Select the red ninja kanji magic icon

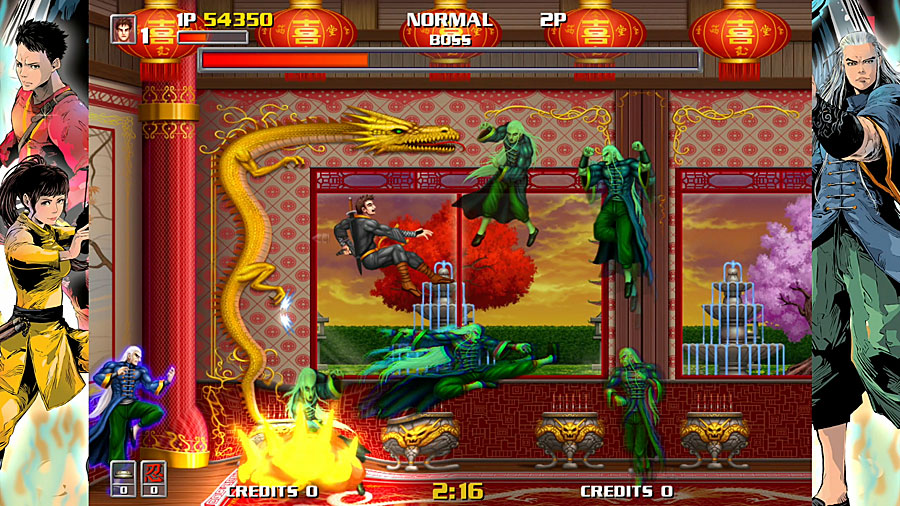pos(153,474)
